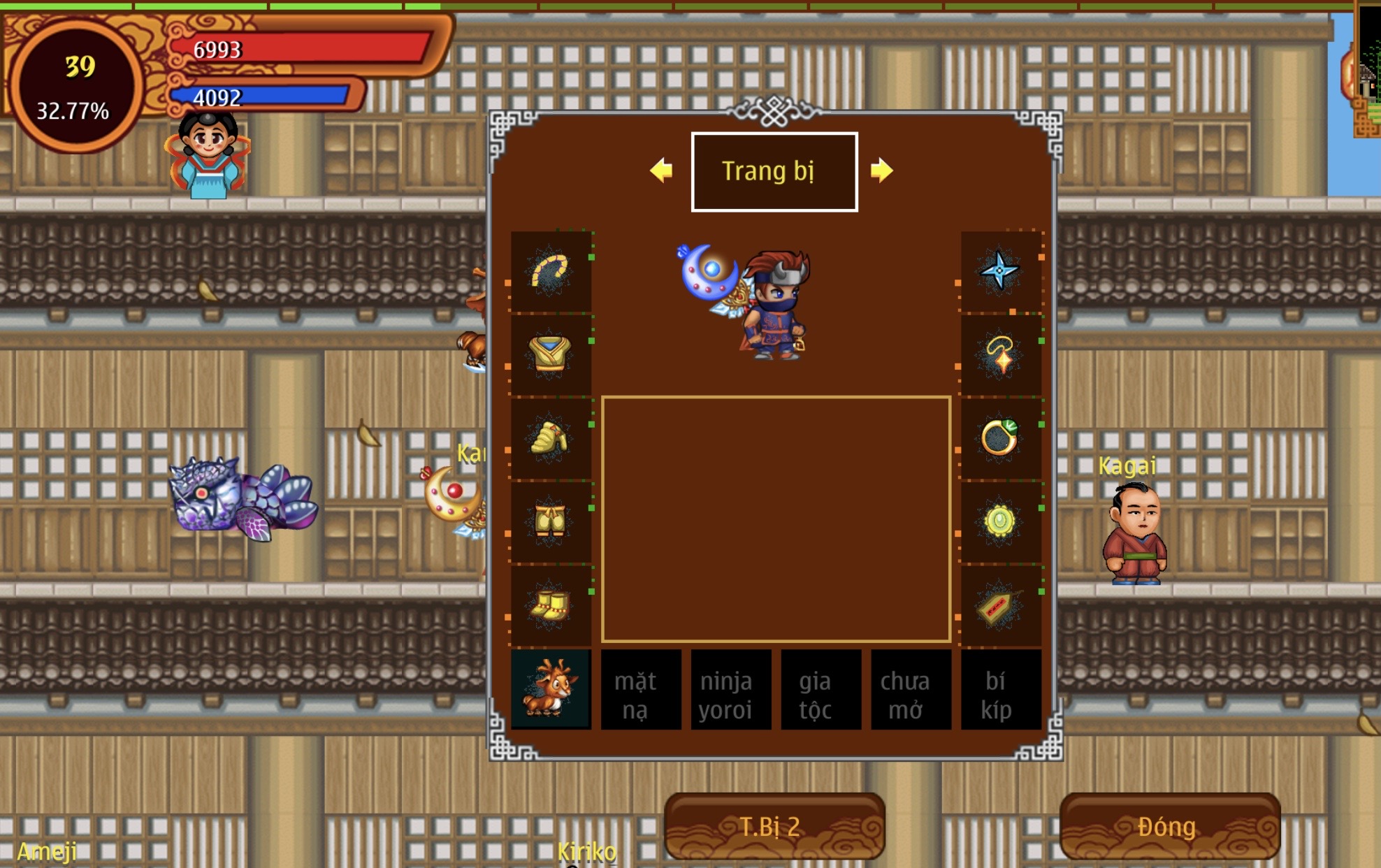Close the panel with Đóng button
Viewport: 1381px width, 868px height.
point(1169,826)
